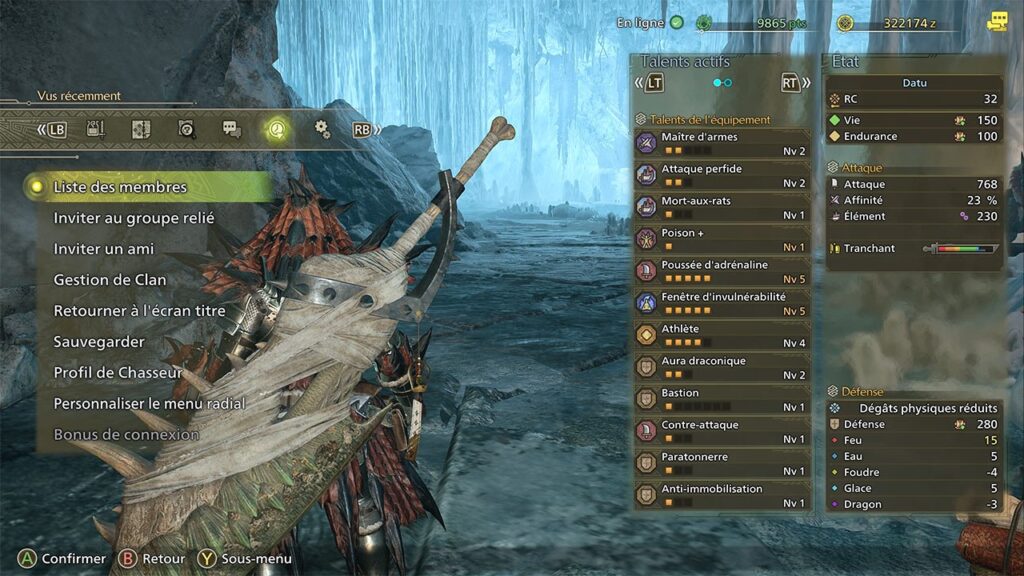Click the yellow chat notification icon
1024x576 pixels.
tap(997, 22)
